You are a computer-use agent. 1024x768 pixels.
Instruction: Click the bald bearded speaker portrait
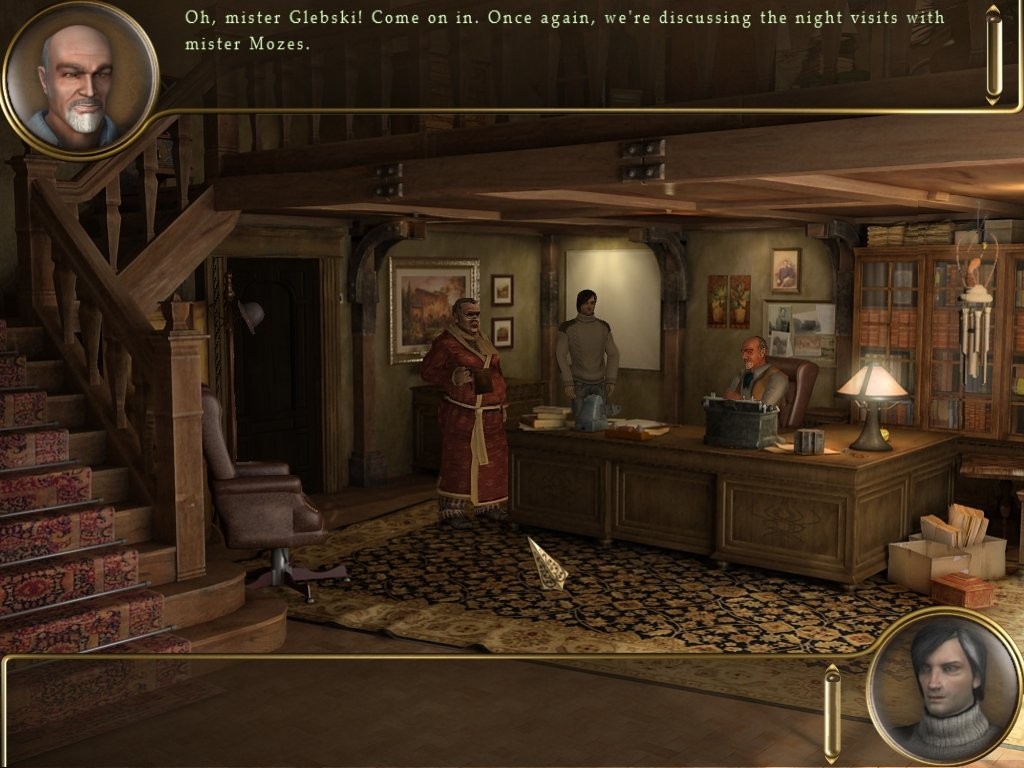pyautogui.click(x=80, y=80)
